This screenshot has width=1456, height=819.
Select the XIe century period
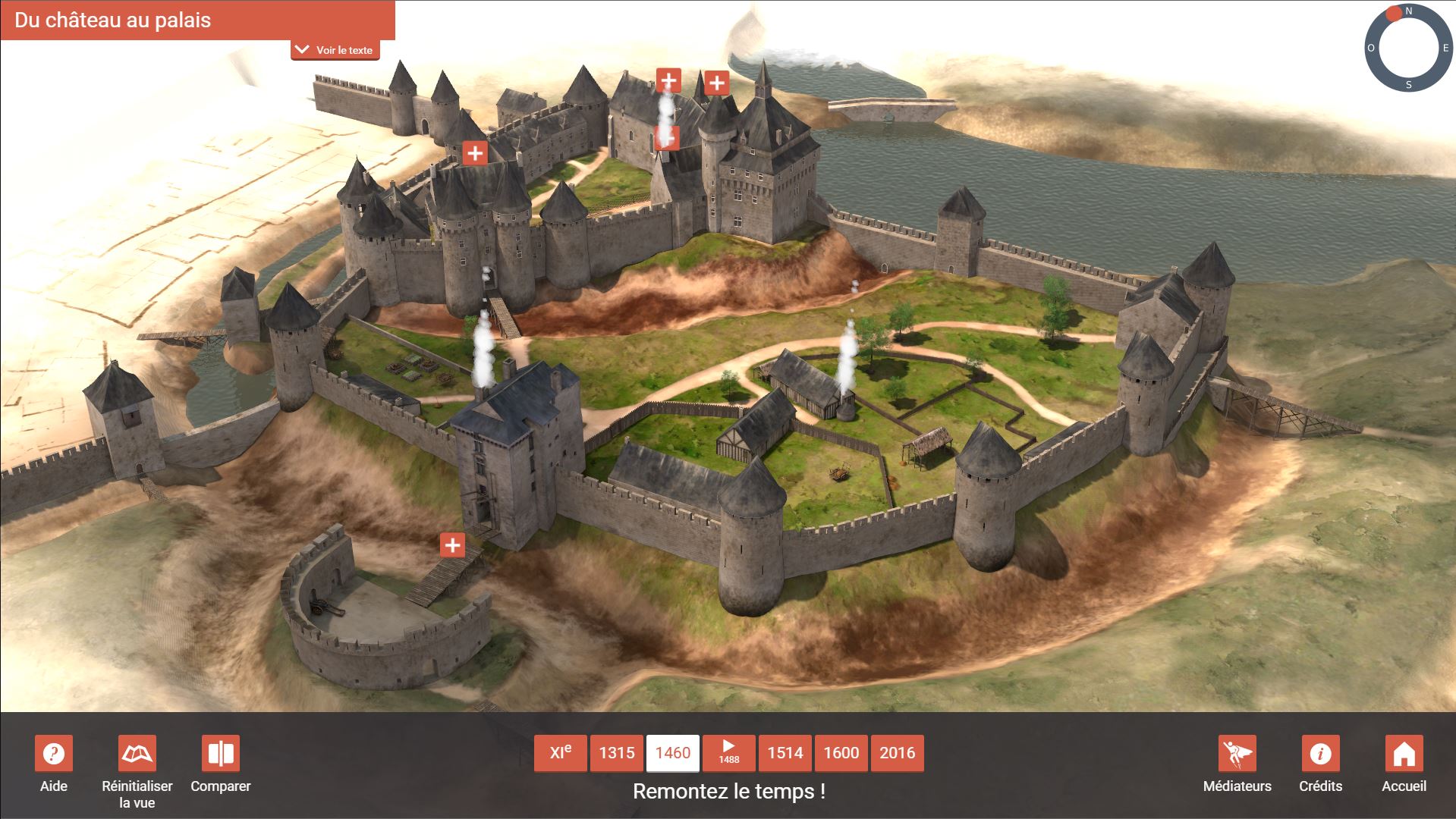560,753
